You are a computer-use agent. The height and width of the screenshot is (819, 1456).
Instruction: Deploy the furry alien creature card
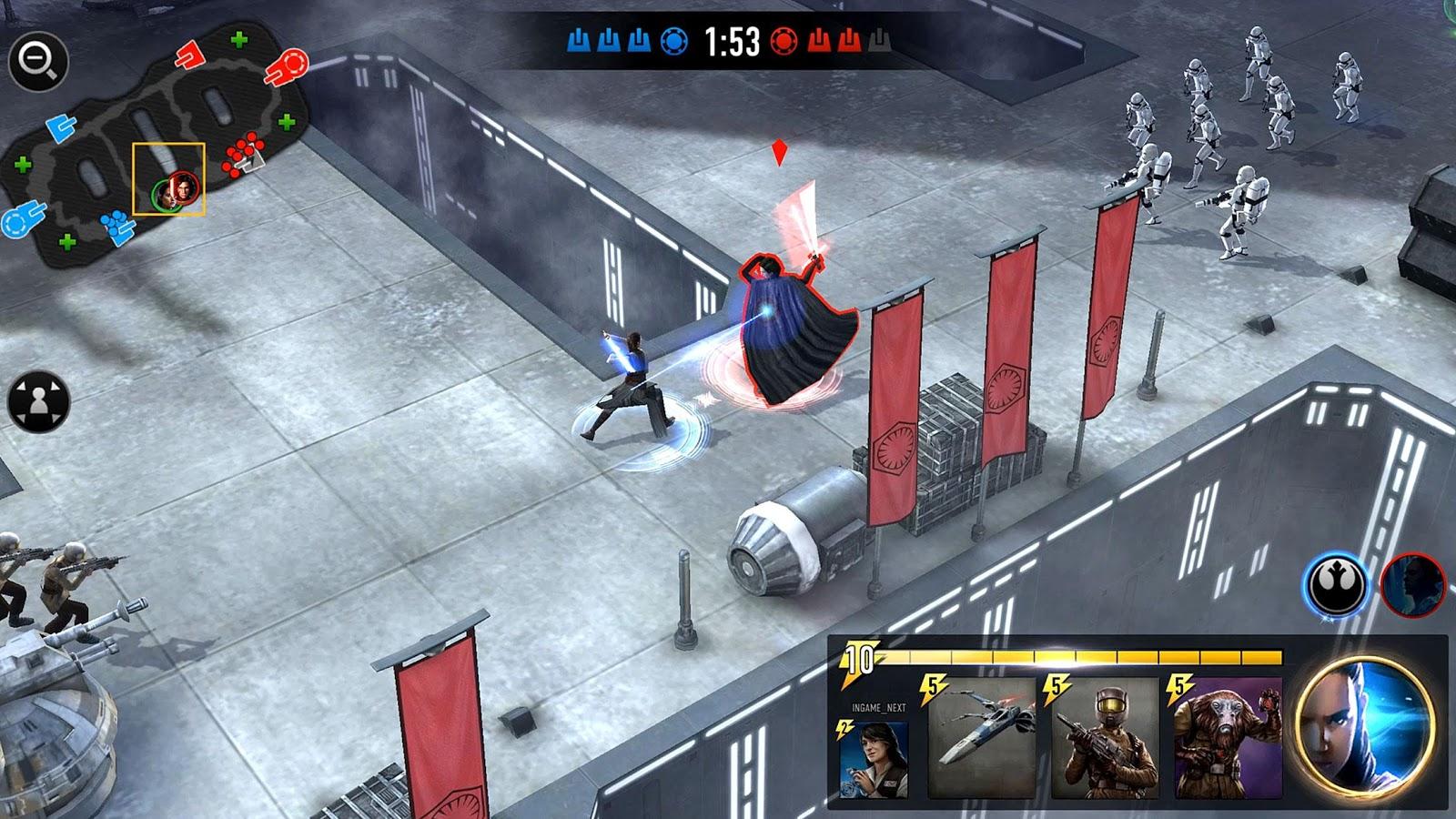1228,737
